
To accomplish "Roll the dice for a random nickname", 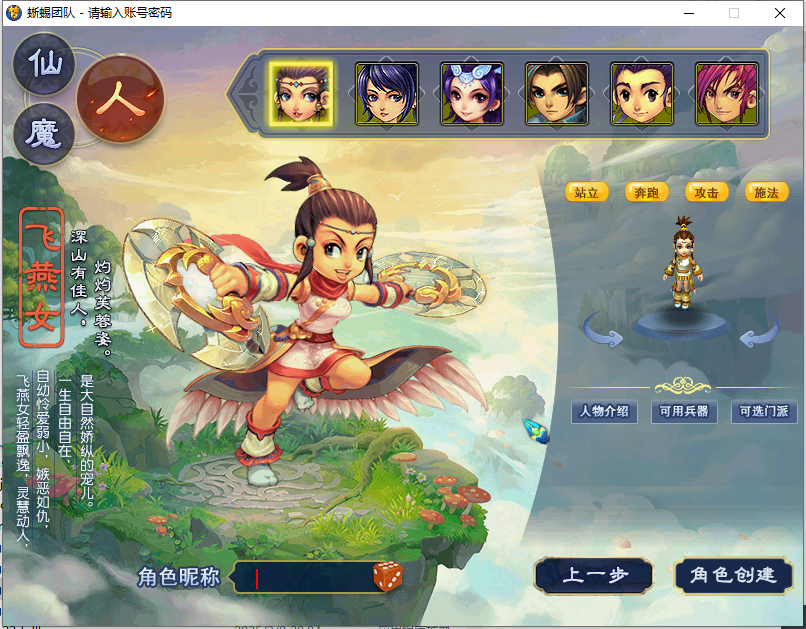I will point(389,576).
